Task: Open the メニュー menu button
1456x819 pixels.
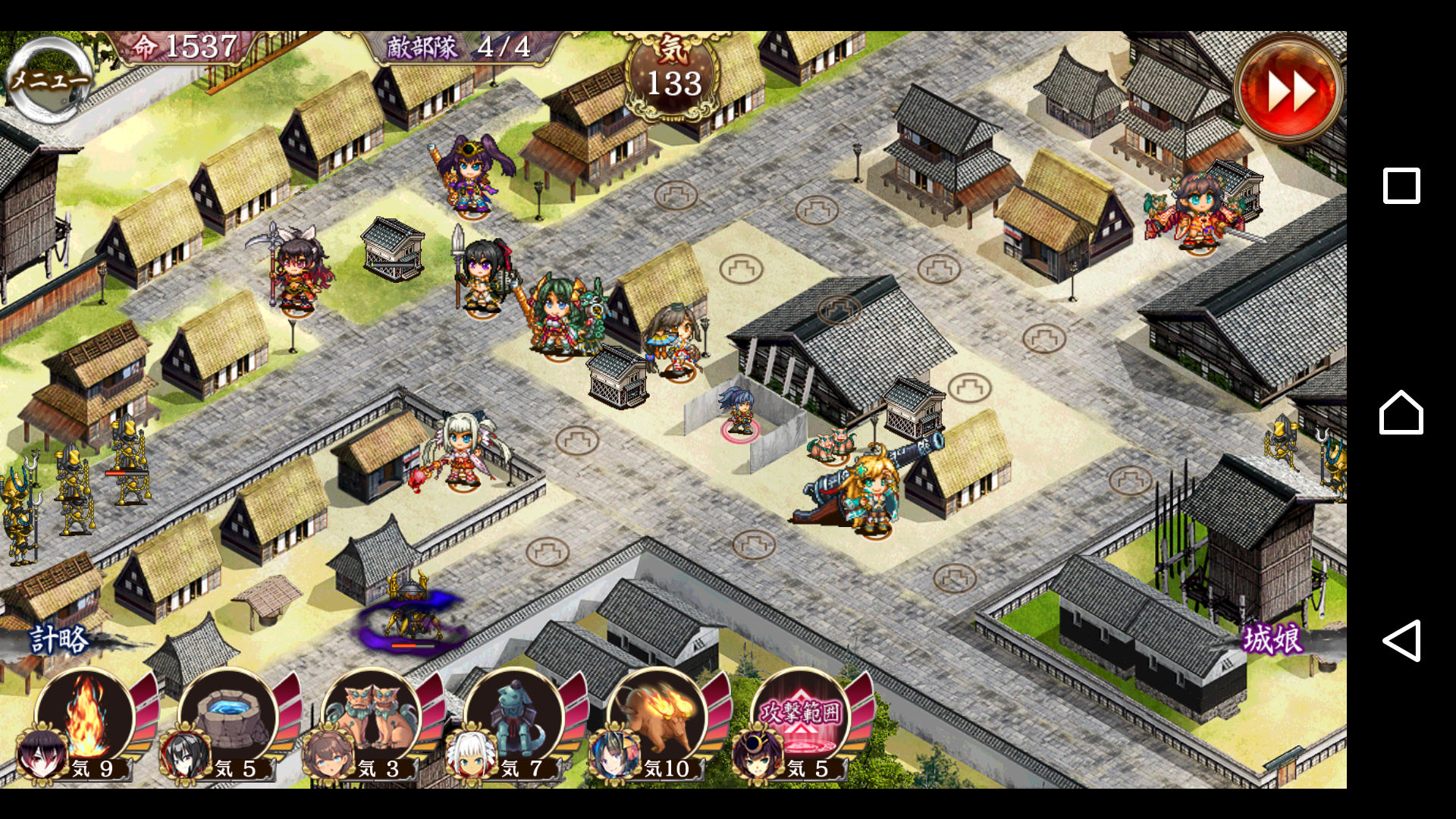Action: [49, 80]
